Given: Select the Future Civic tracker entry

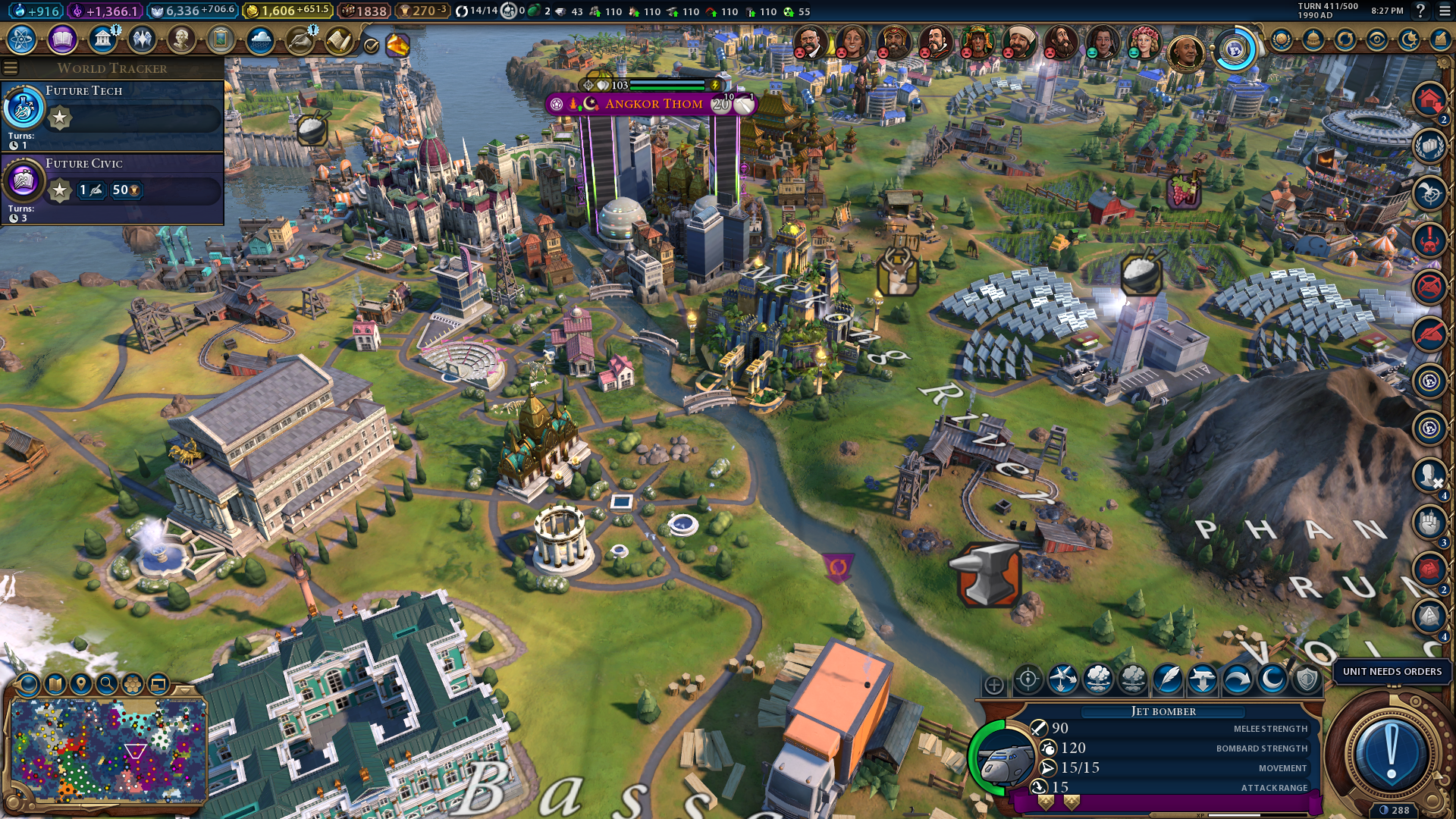Looking at the screenshot, I should click(112, 188).
